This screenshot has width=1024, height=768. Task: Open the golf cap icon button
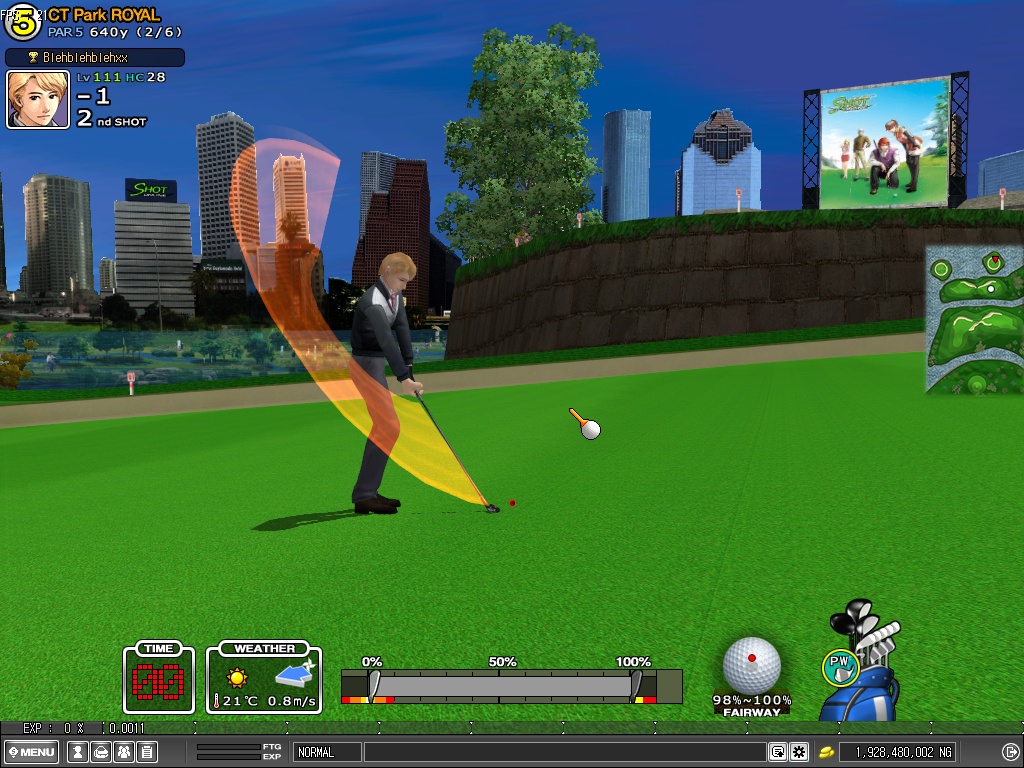(100, 752)
